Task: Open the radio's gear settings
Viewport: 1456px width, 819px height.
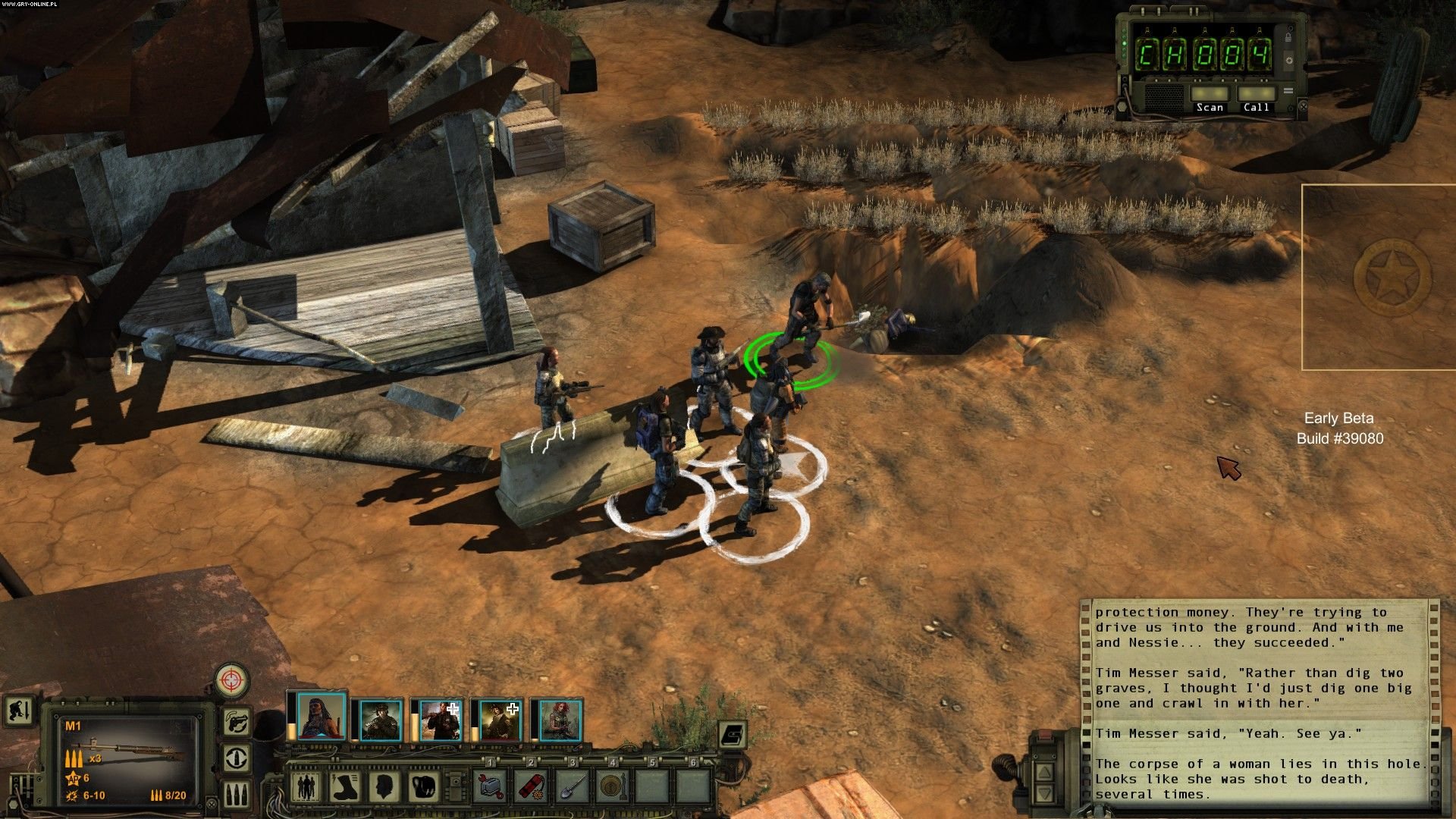Action: (x=1288, y=60)
